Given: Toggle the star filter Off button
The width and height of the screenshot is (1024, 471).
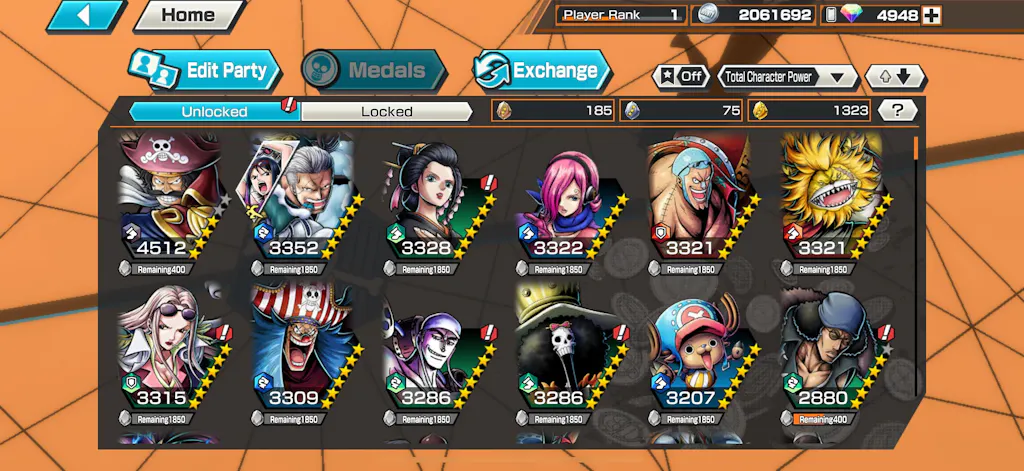Looking at the screenshot, I should pyautogui.click(x=680, y=76).
